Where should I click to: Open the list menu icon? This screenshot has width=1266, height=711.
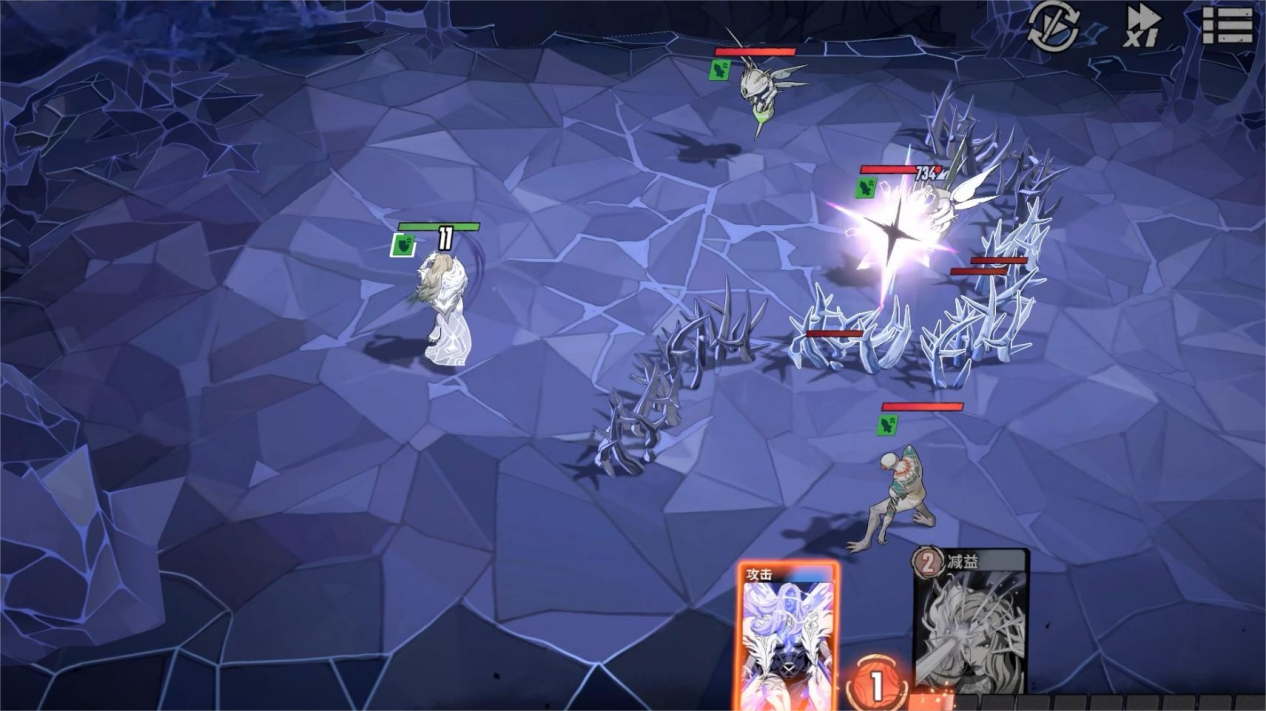point(1227,26)
